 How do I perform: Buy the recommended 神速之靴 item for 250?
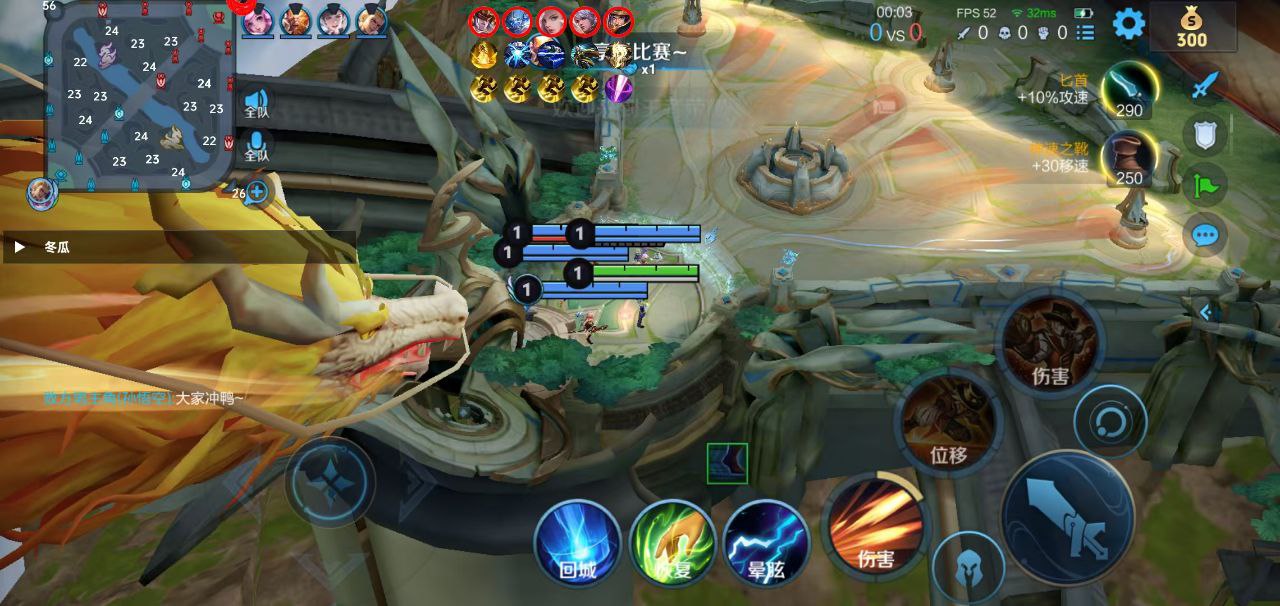pyautogui.click(x=1130, y=159)
